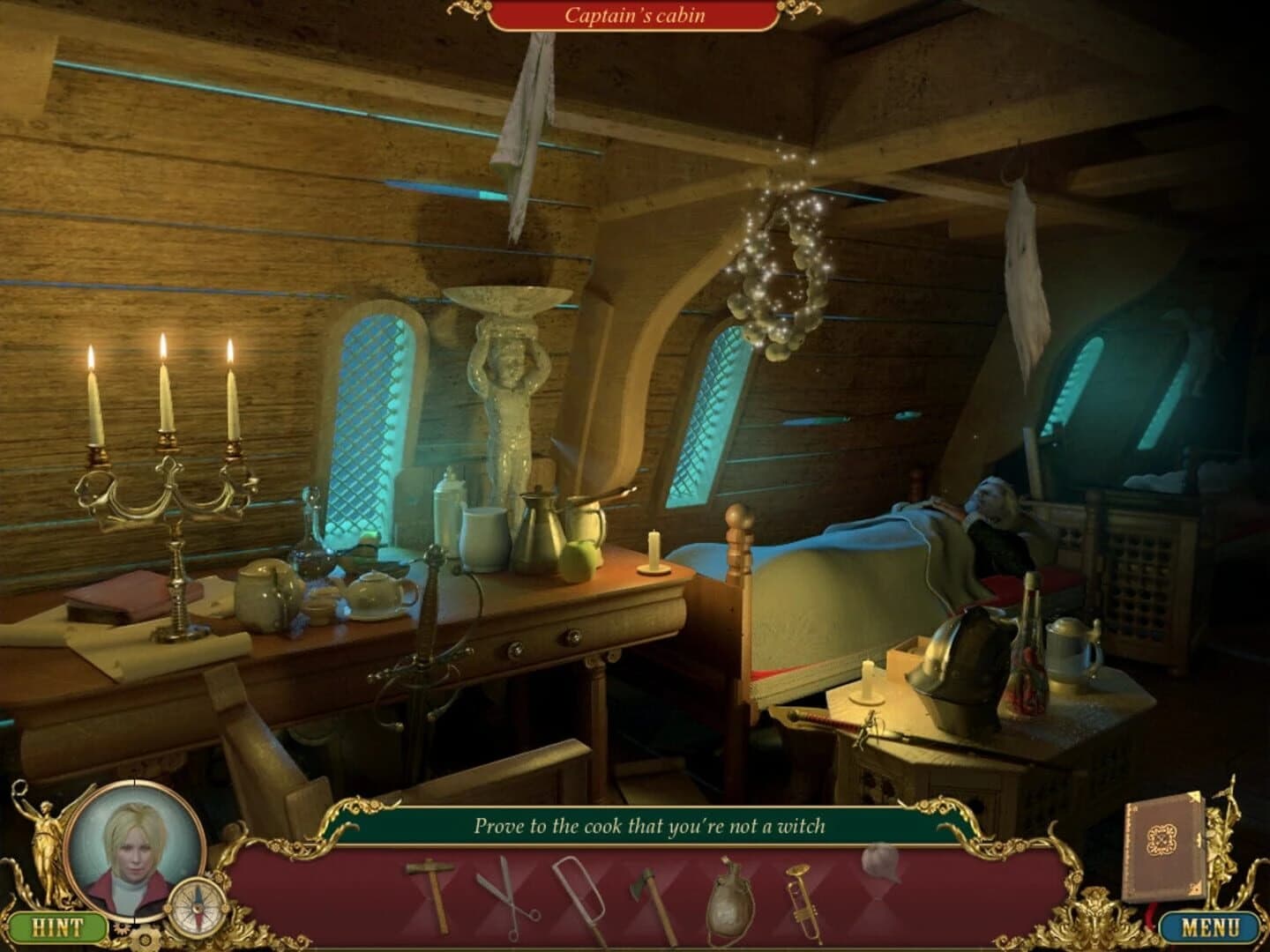Click the Captain's cabin title banner
1270x952 pixels.
click(635, 13)
